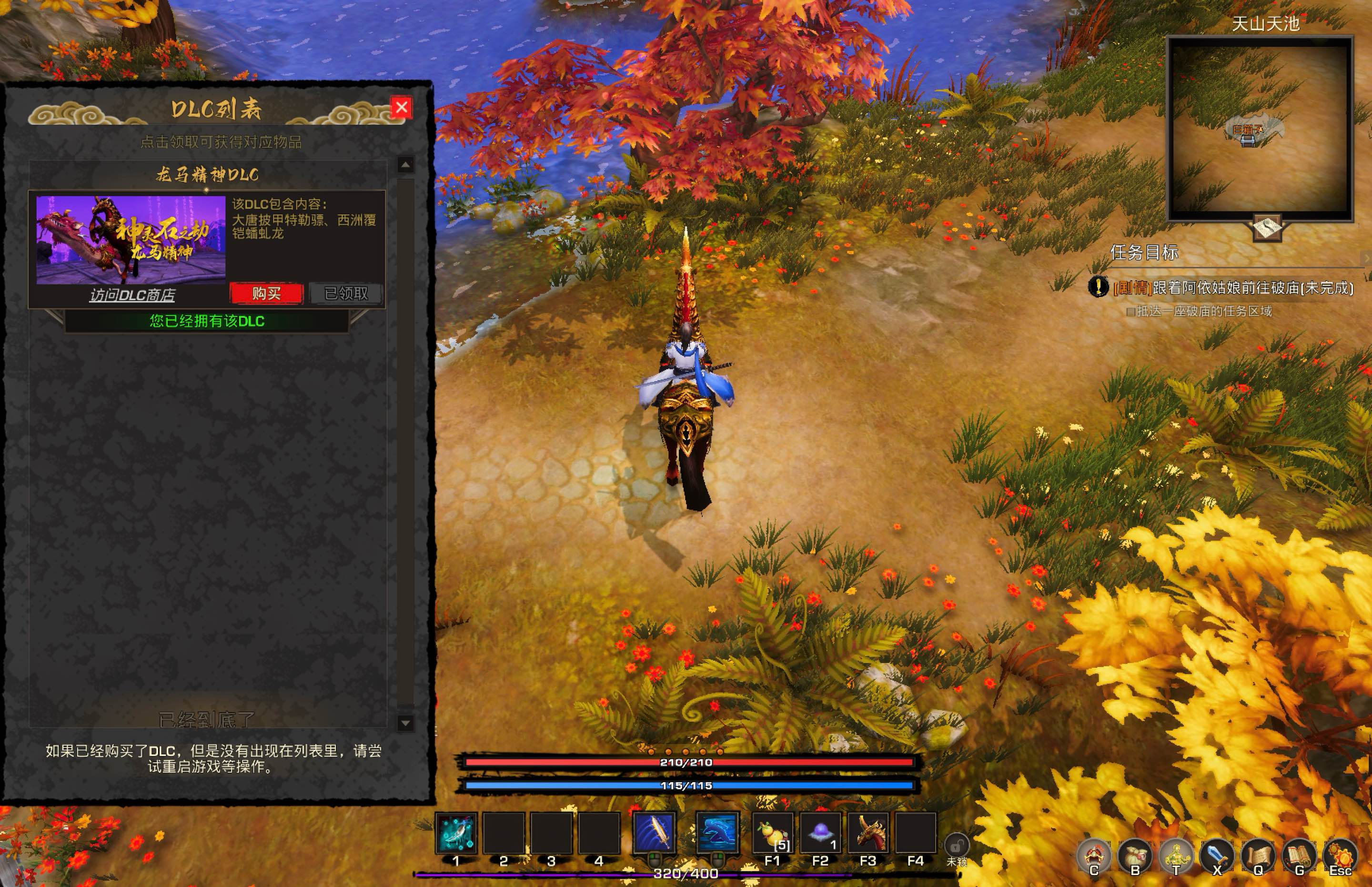1372x887 pixels.
Task: Click the DLC list scroll-up arrow
Action: pos(405,165)
